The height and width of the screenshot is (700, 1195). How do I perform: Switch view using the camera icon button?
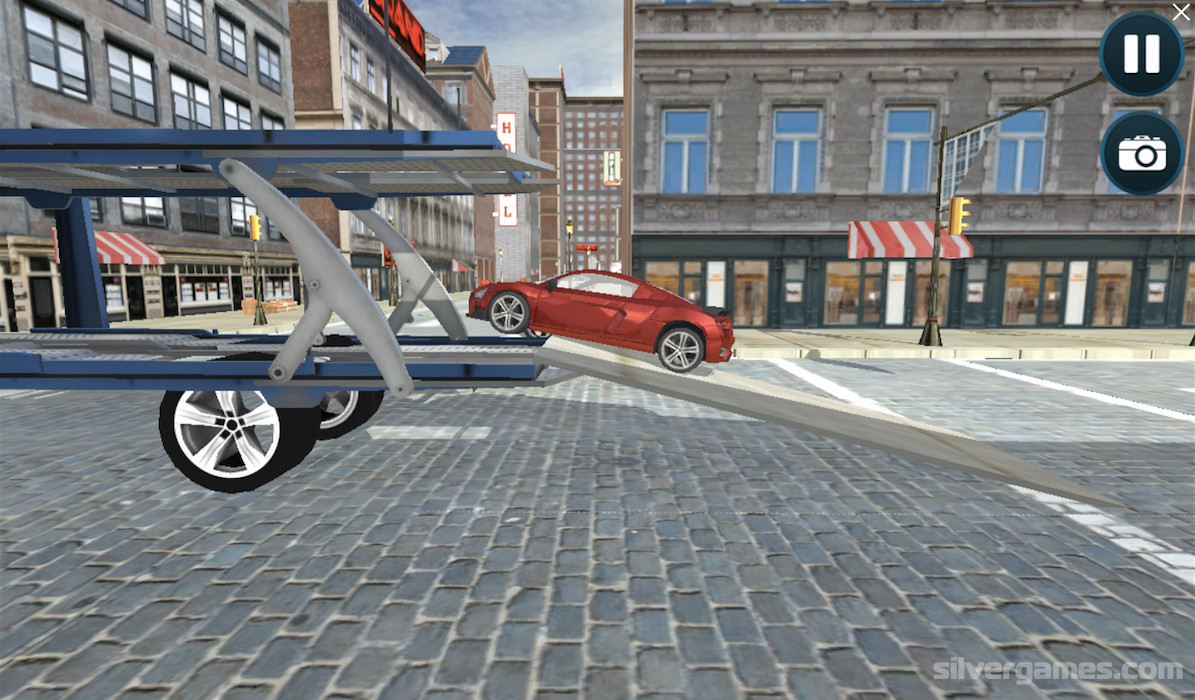[x=1141, y=153]
